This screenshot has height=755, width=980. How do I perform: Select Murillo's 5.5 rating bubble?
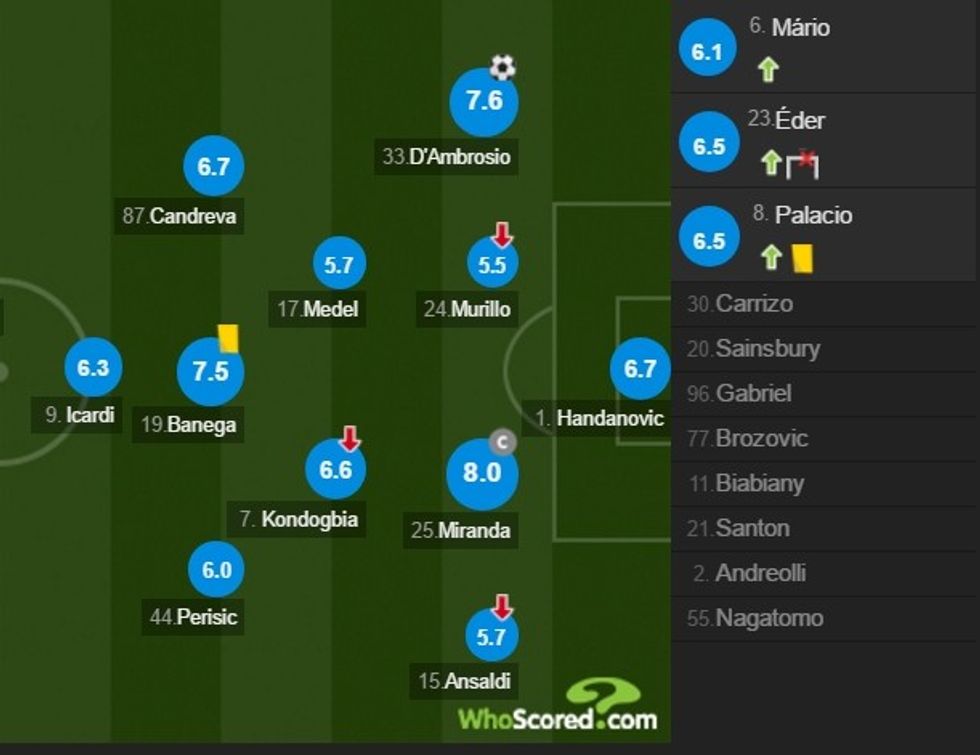[492, 265]
